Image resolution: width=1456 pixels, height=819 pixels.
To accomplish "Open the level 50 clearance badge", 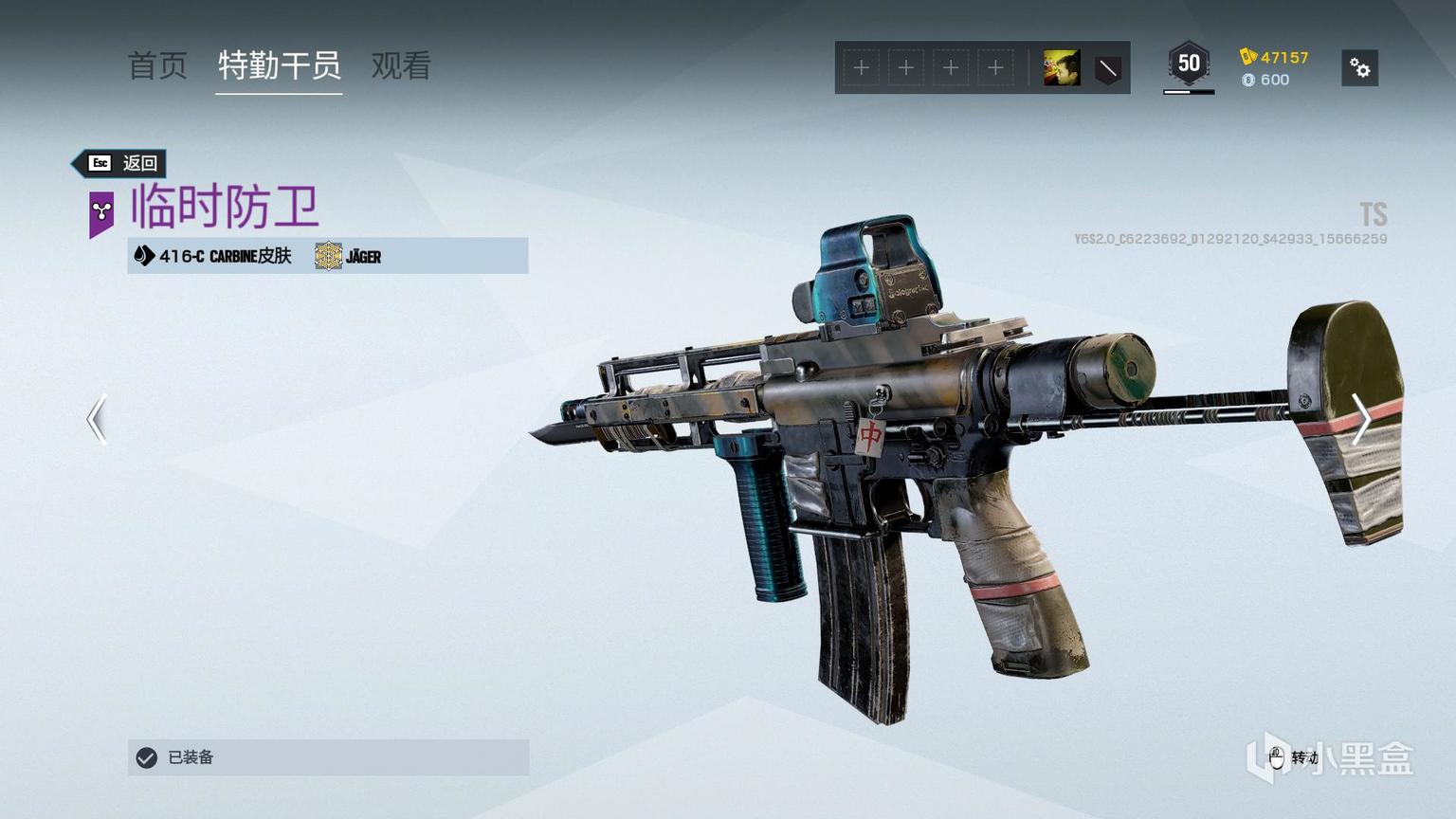I will pyautogui.click(x=1189, y=65).
